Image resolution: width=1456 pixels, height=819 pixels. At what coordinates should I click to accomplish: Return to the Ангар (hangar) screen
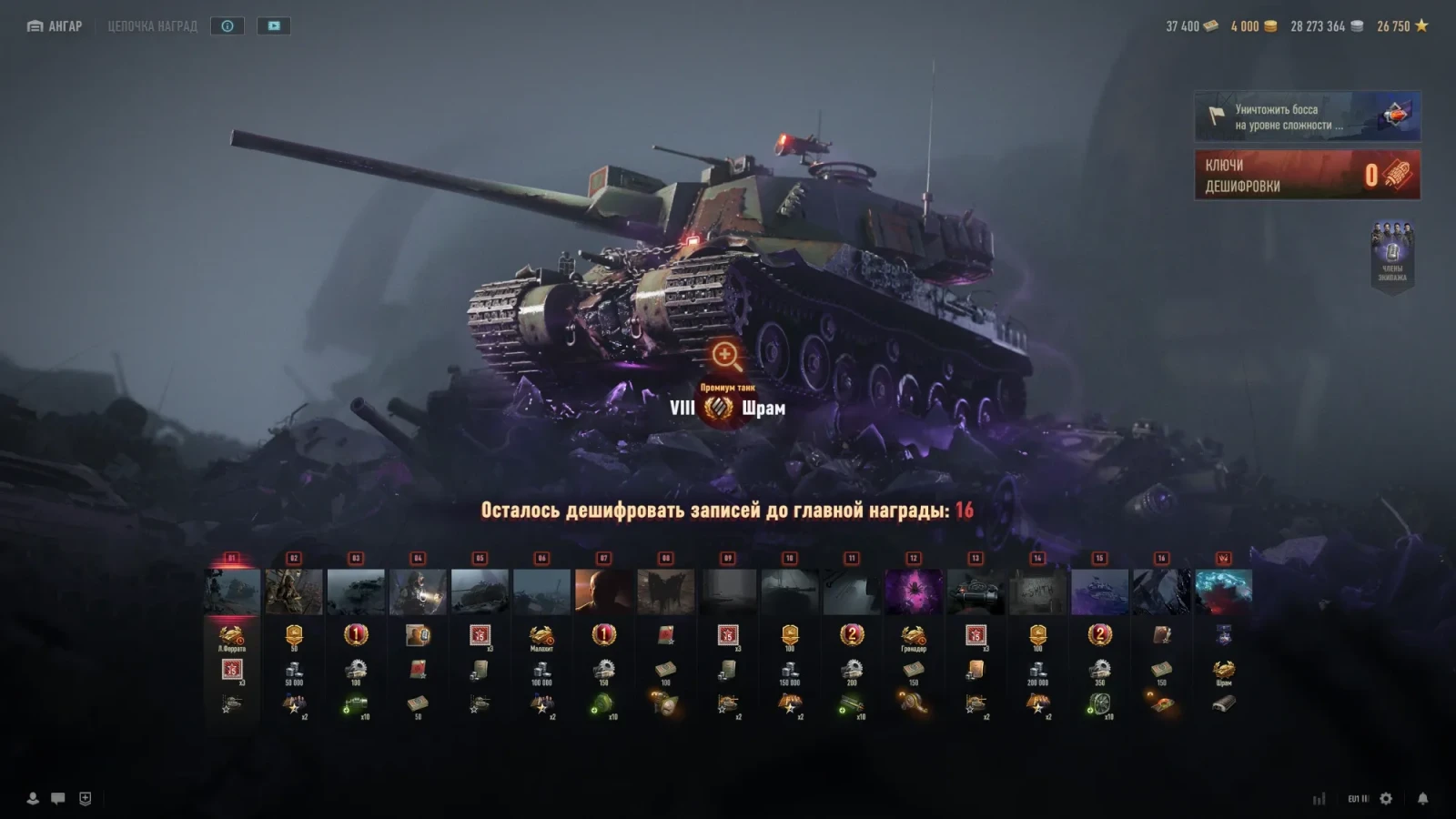tap(55, 26)
